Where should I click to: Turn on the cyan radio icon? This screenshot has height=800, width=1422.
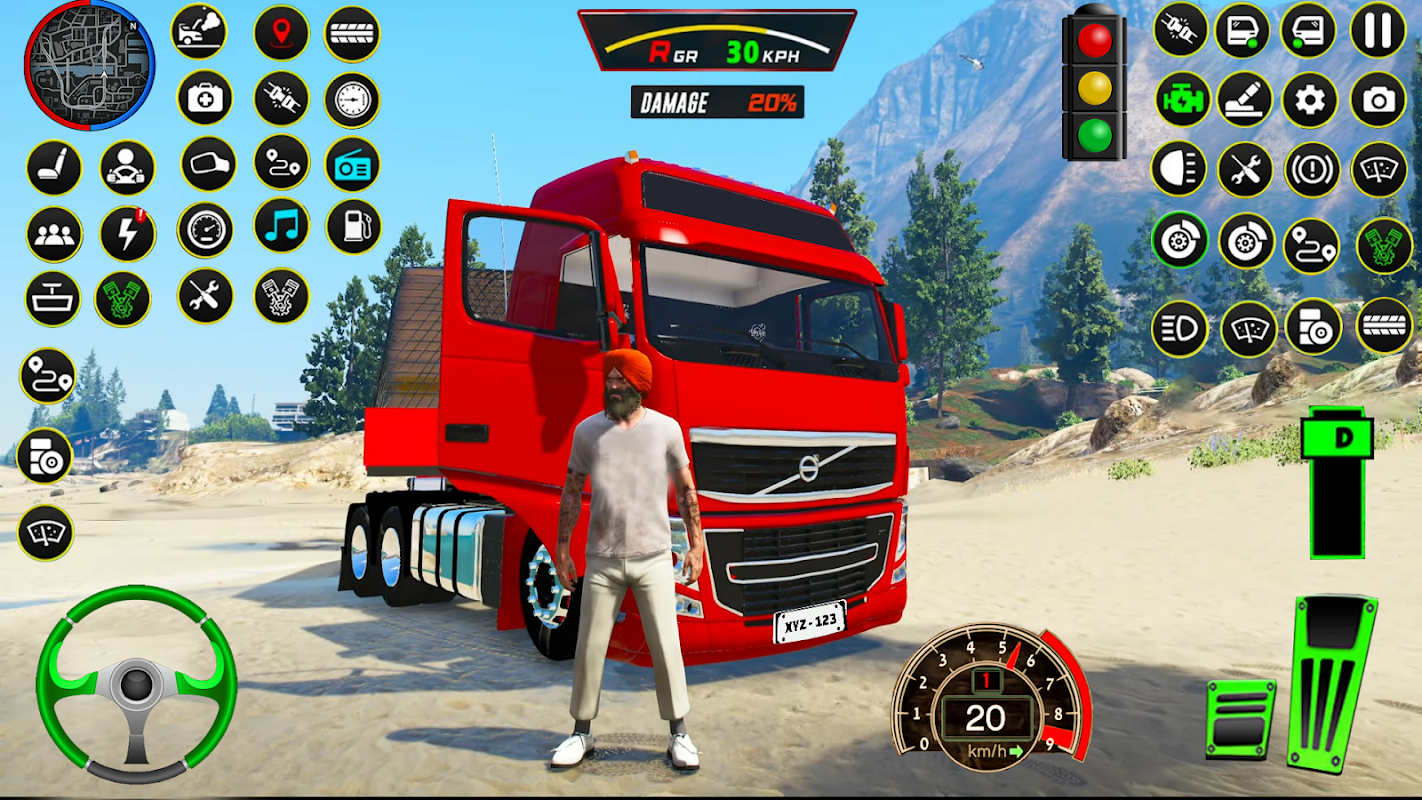pos(352,165)
